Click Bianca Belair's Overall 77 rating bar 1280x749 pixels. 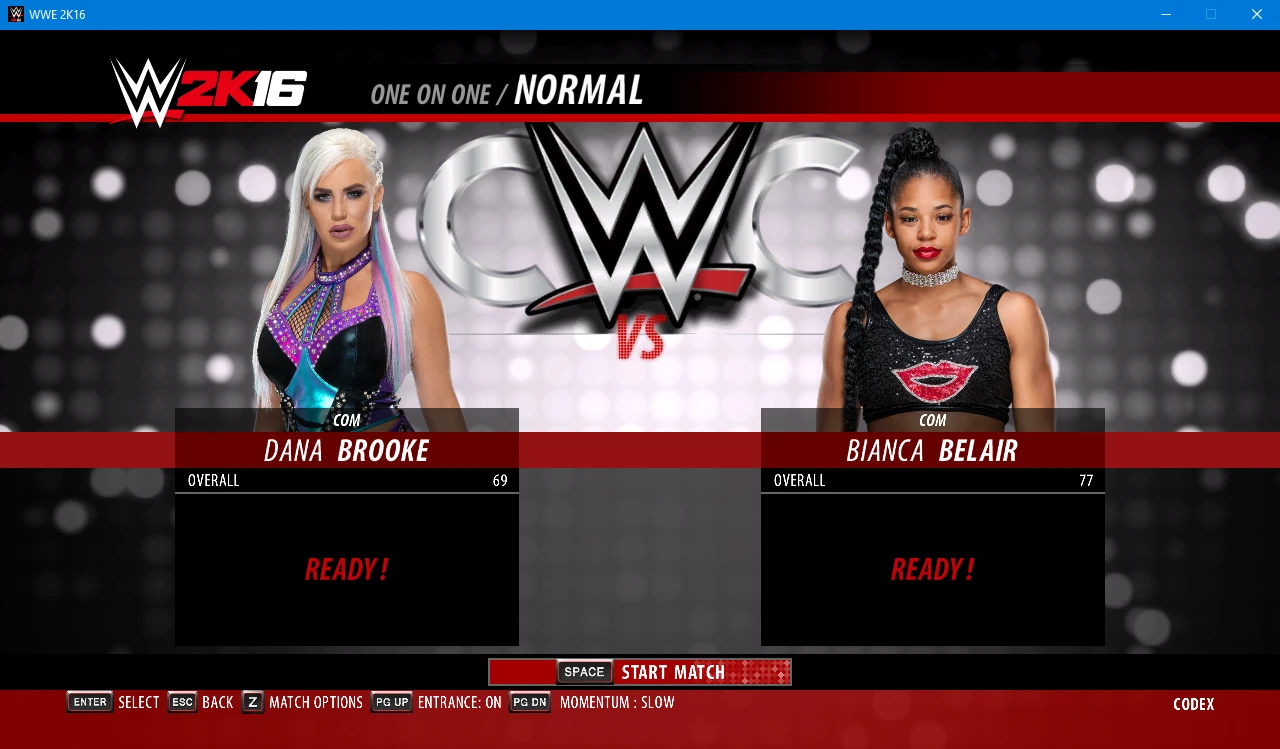pos(932,481)
